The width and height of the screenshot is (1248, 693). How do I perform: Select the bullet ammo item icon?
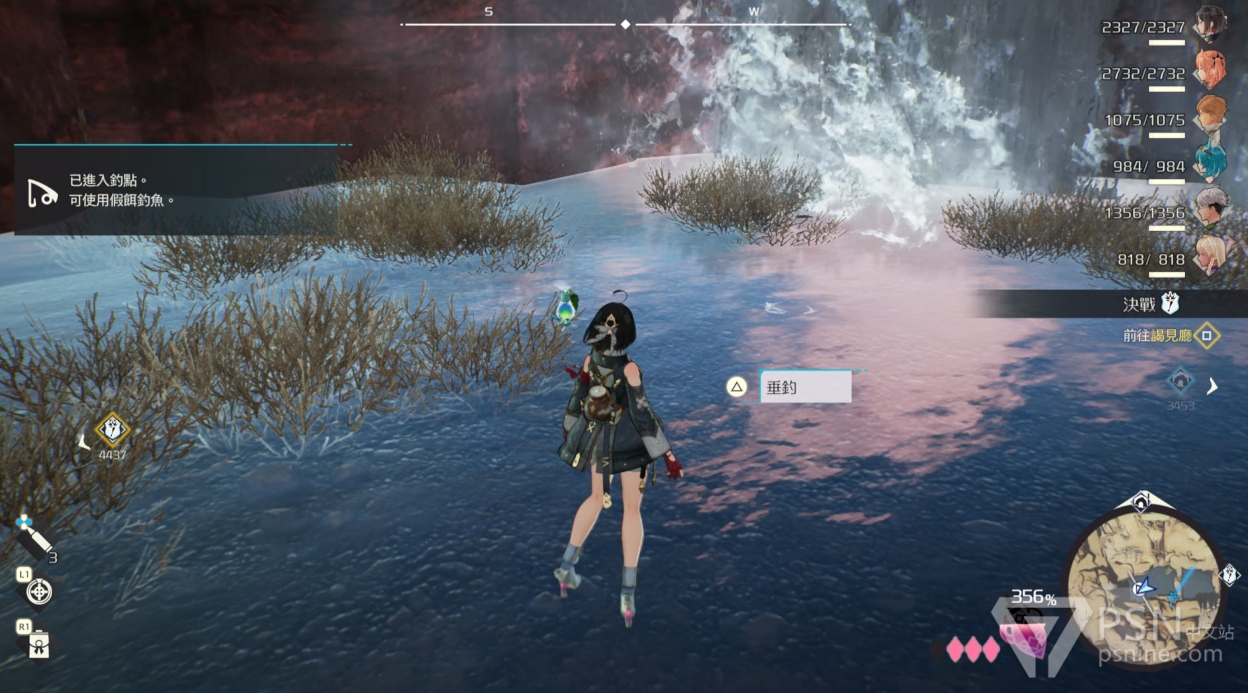[x=33, y=539]
